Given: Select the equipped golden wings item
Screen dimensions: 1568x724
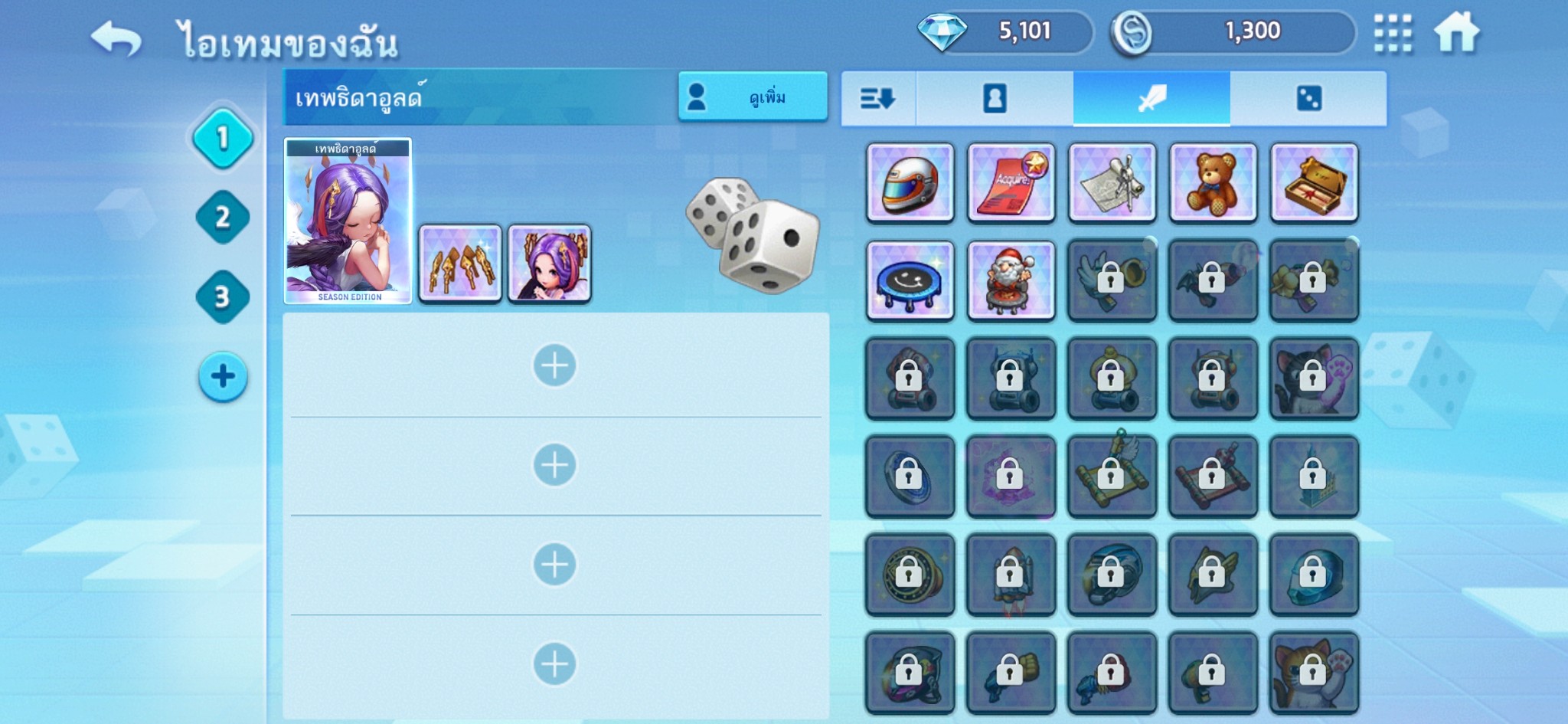Looking at the screenshot, I should pos(460,264).
